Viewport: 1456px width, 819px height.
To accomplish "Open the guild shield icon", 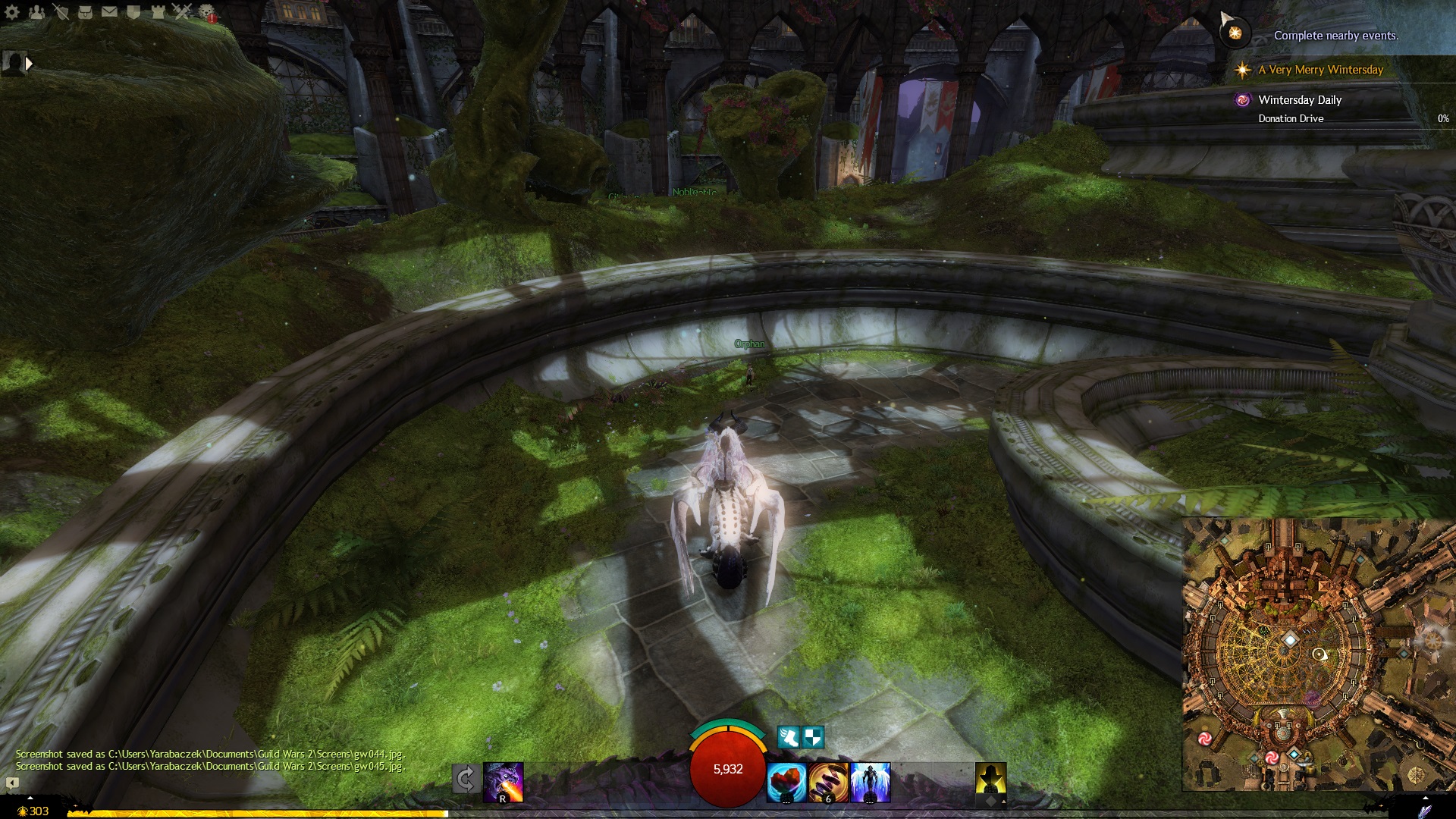I will coord(133,11).
